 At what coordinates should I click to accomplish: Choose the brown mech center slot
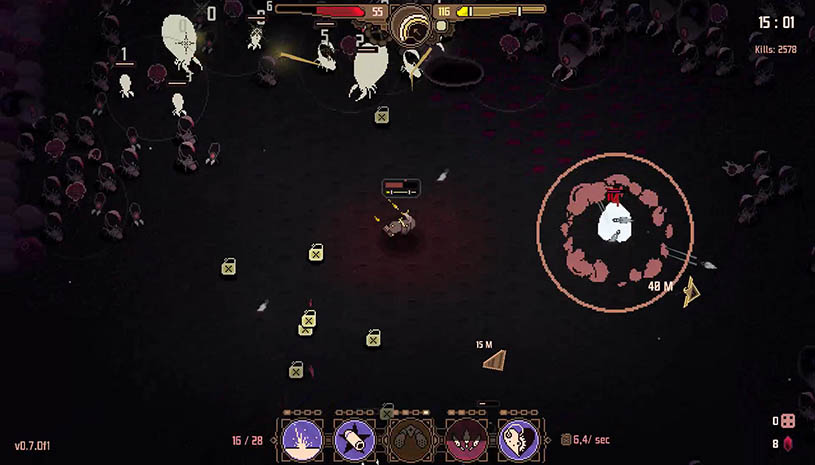[x=410, y=439]
